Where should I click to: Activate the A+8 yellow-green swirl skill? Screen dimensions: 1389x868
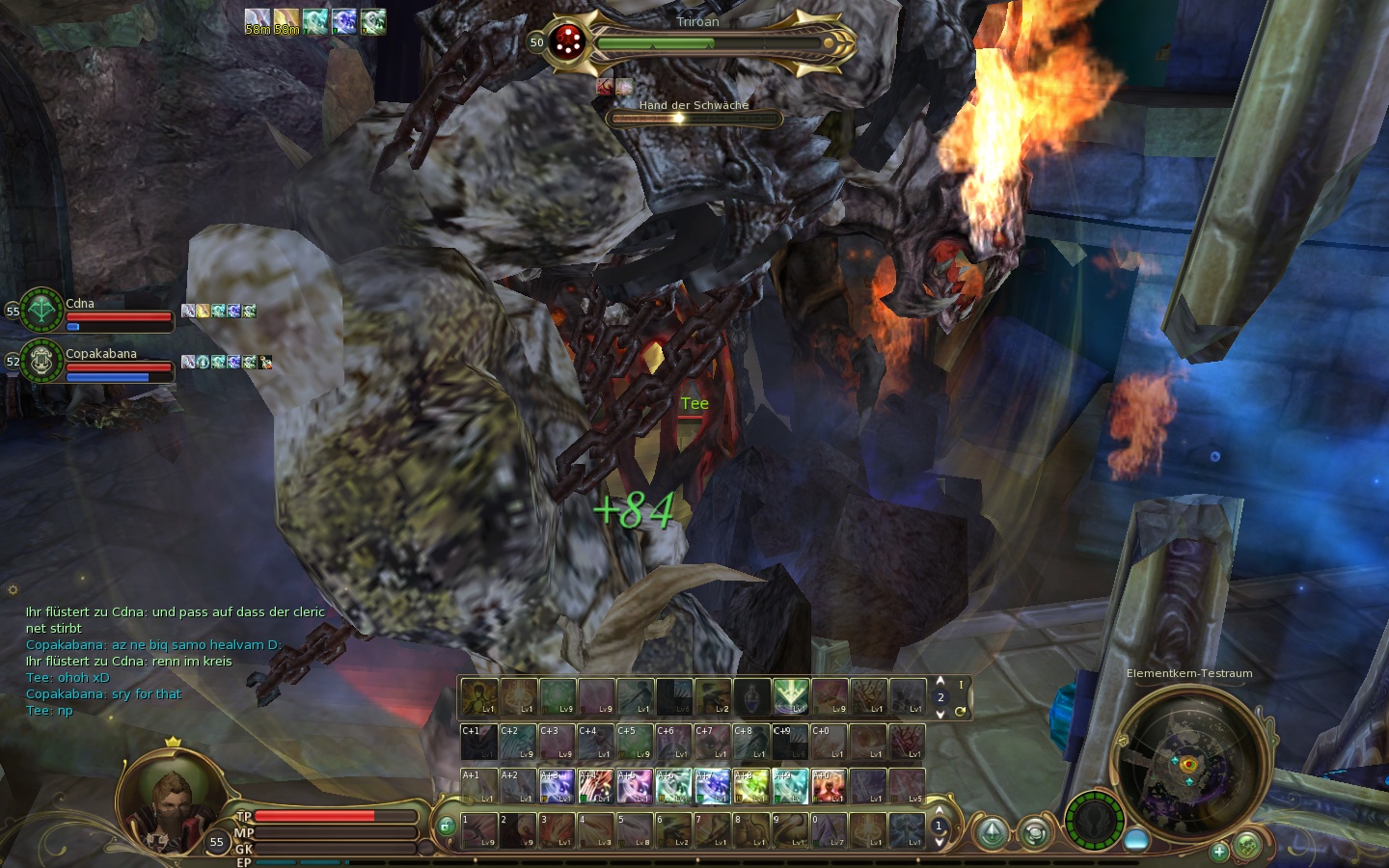751,786
